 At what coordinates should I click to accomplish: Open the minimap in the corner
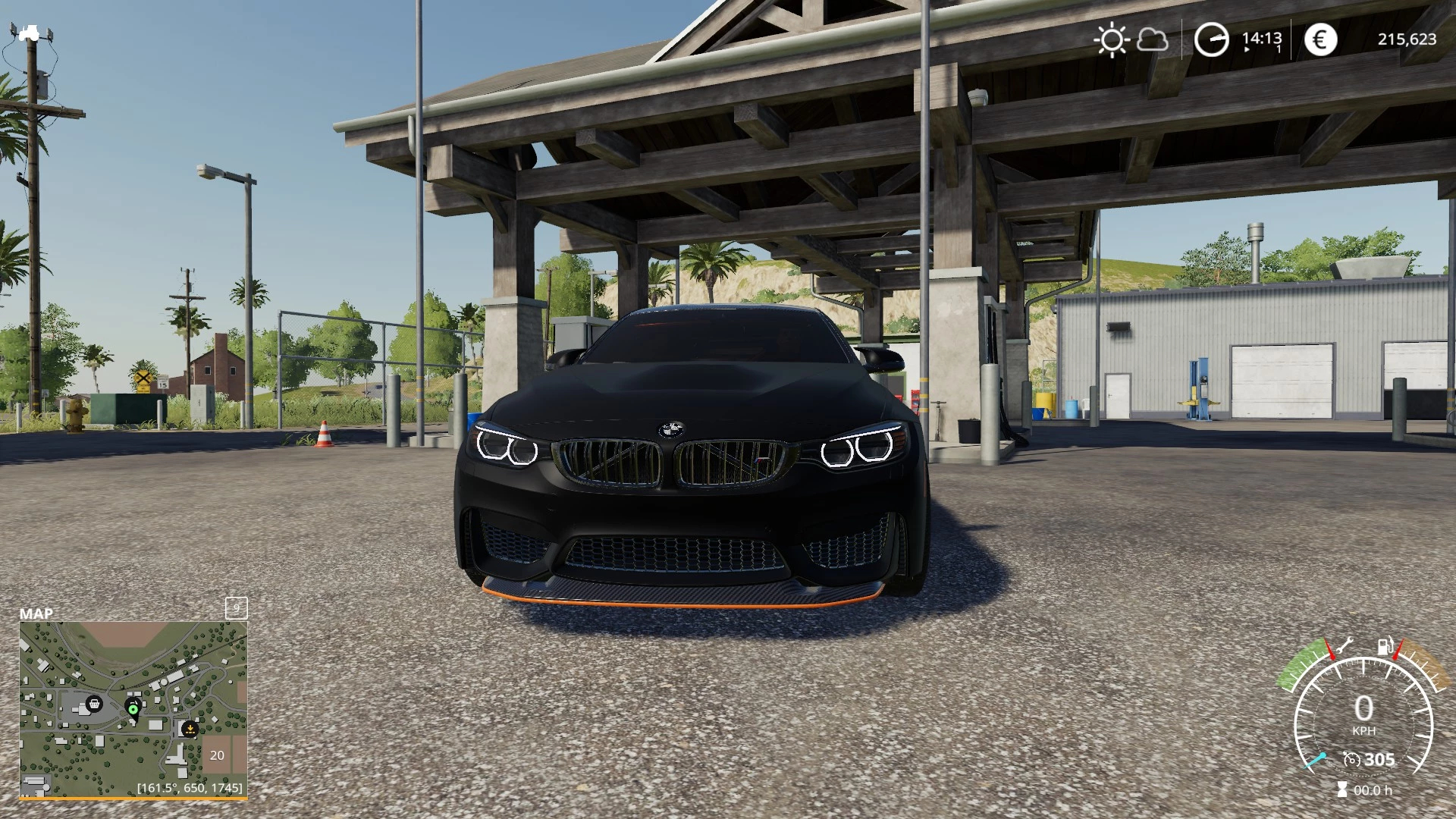click(x=133, y=709)
